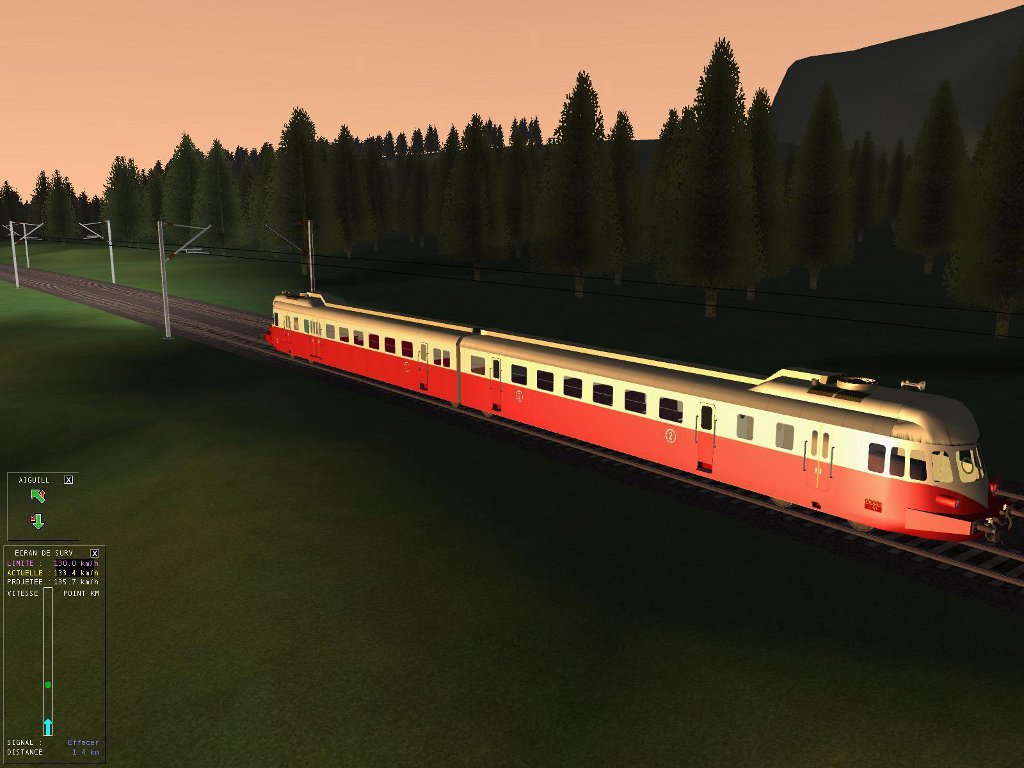Toggle the upper diagonal green switch arrow
The width and height of the screenshot is (1024, 768).
click(x=38, y=496)
